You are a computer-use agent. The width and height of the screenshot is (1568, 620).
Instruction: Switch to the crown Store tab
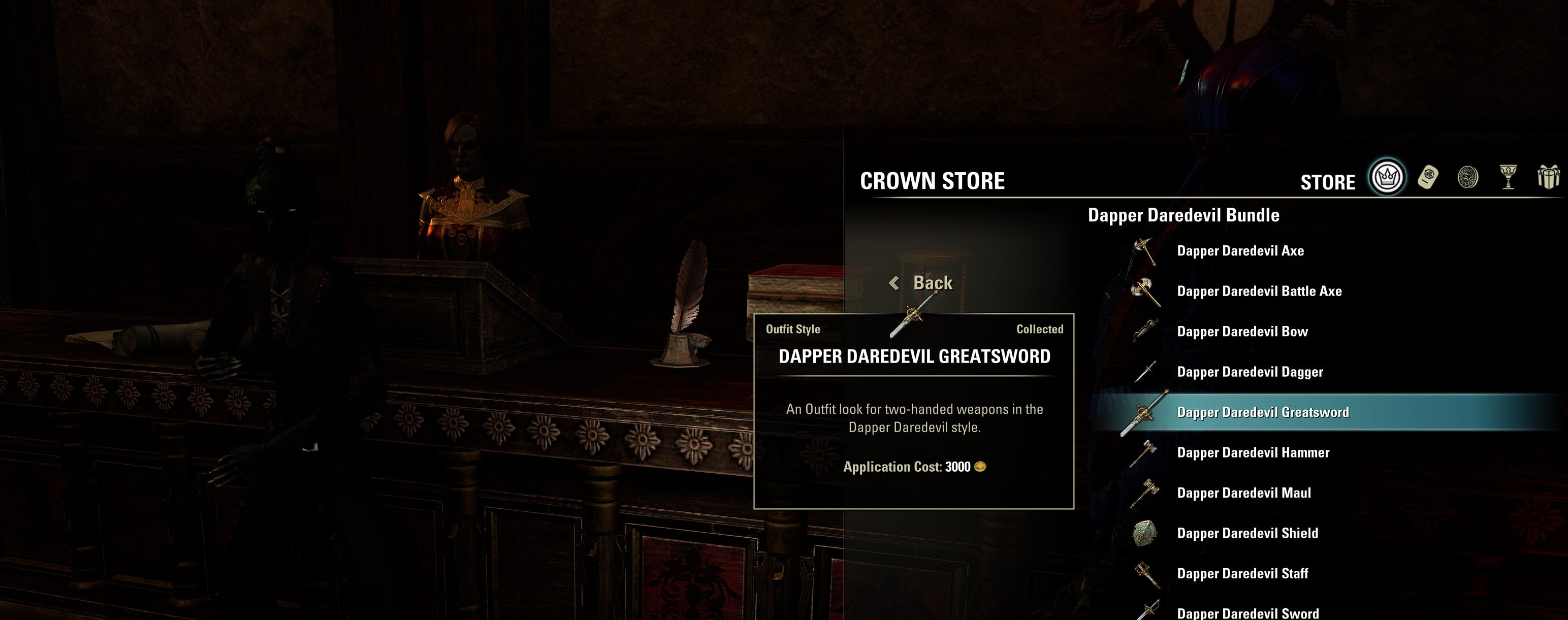point(1387,177)
